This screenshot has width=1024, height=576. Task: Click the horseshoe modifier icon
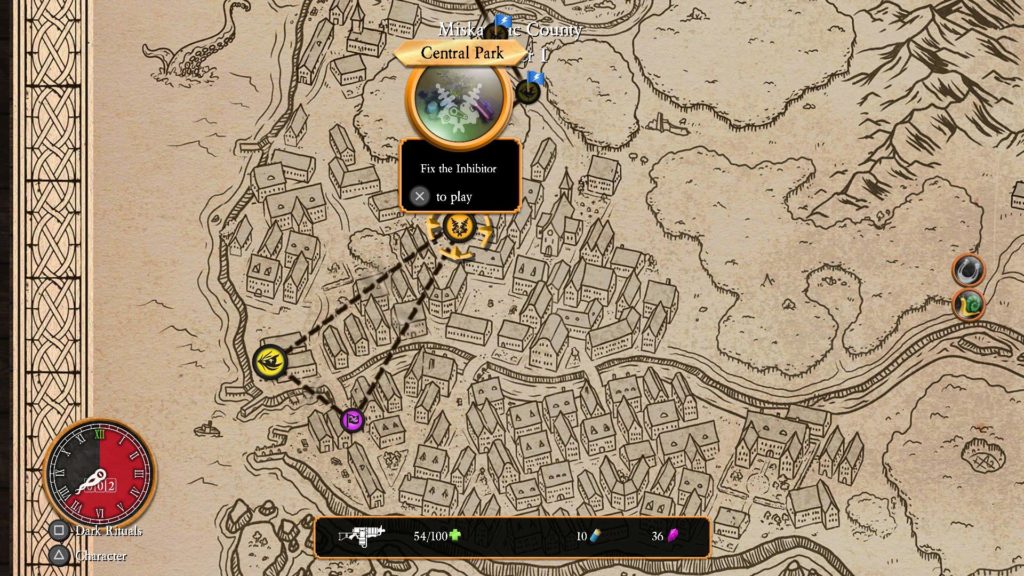coord(967,269)
